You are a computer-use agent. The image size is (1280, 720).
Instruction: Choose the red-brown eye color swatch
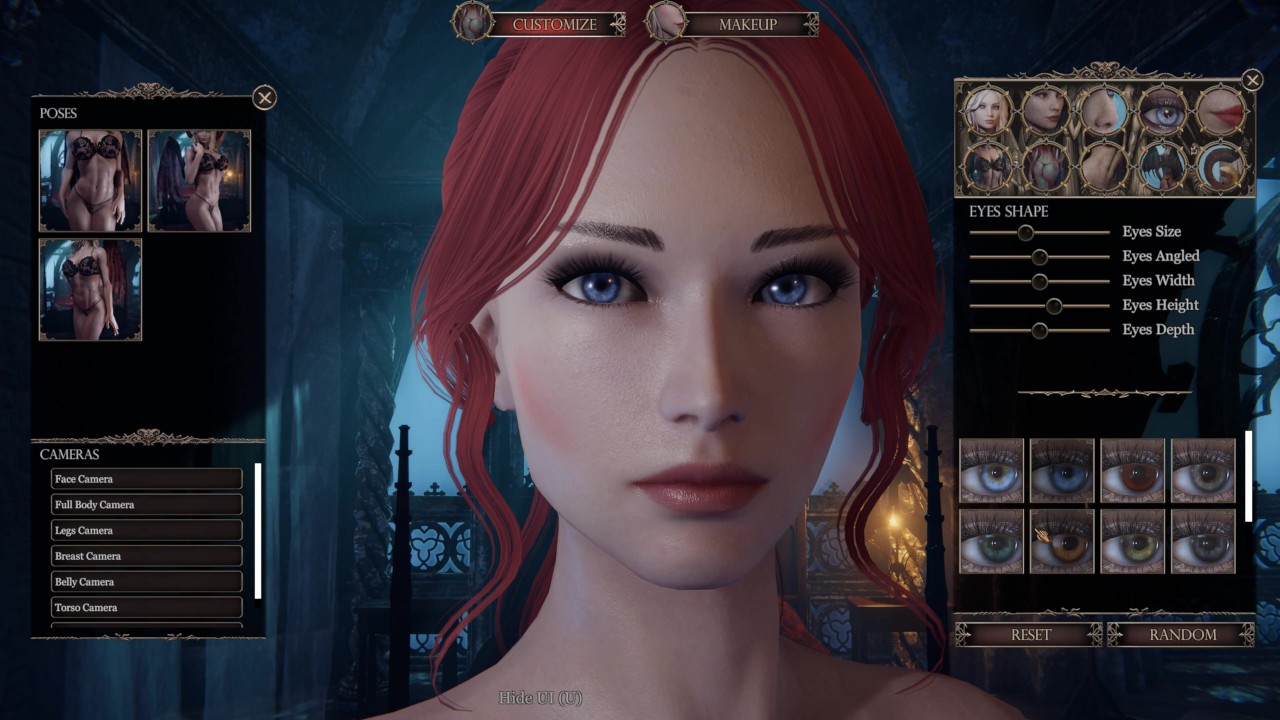point(1133,471)
